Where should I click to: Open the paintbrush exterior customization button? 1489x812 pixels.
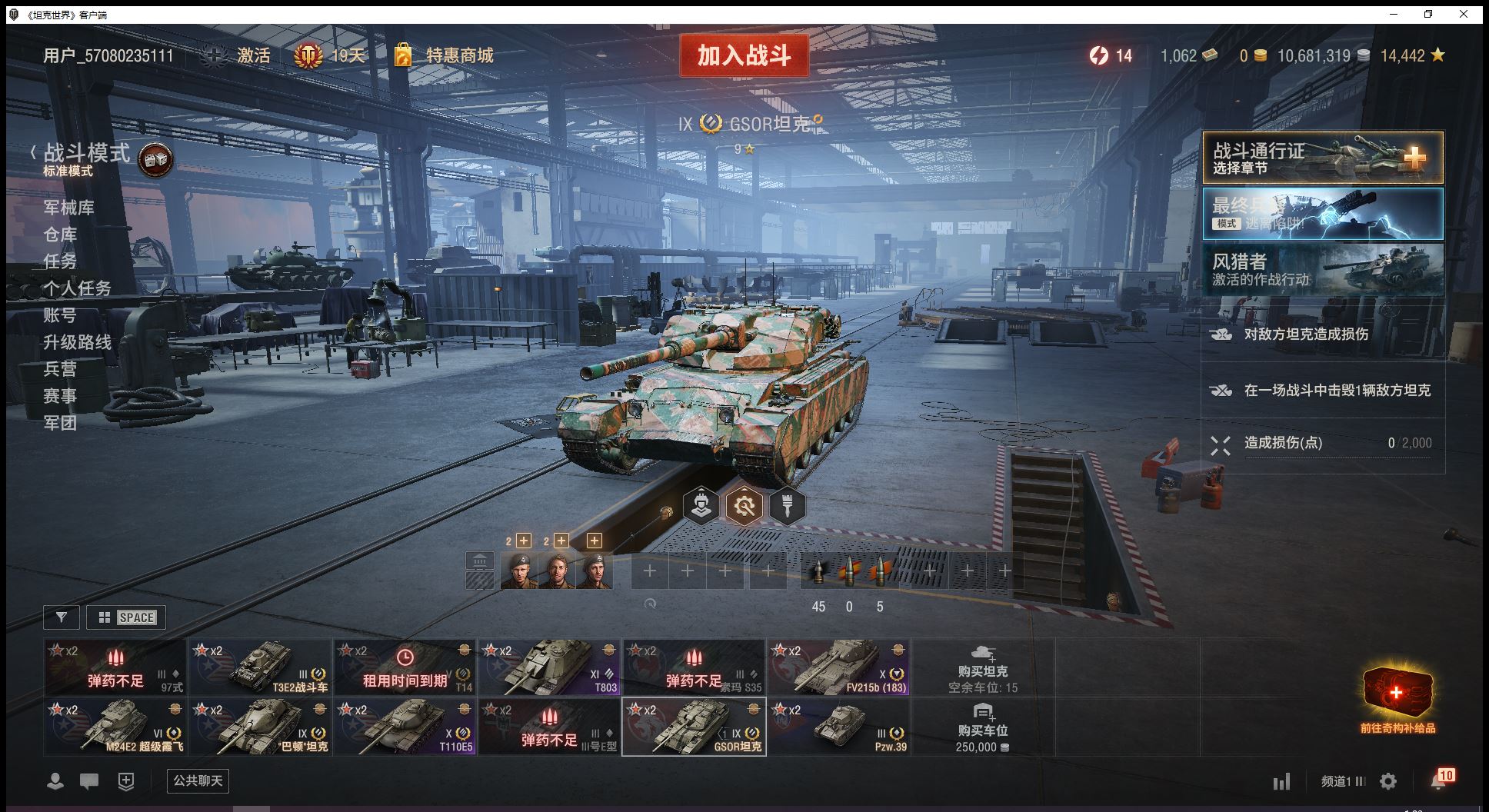click(787, 506)
